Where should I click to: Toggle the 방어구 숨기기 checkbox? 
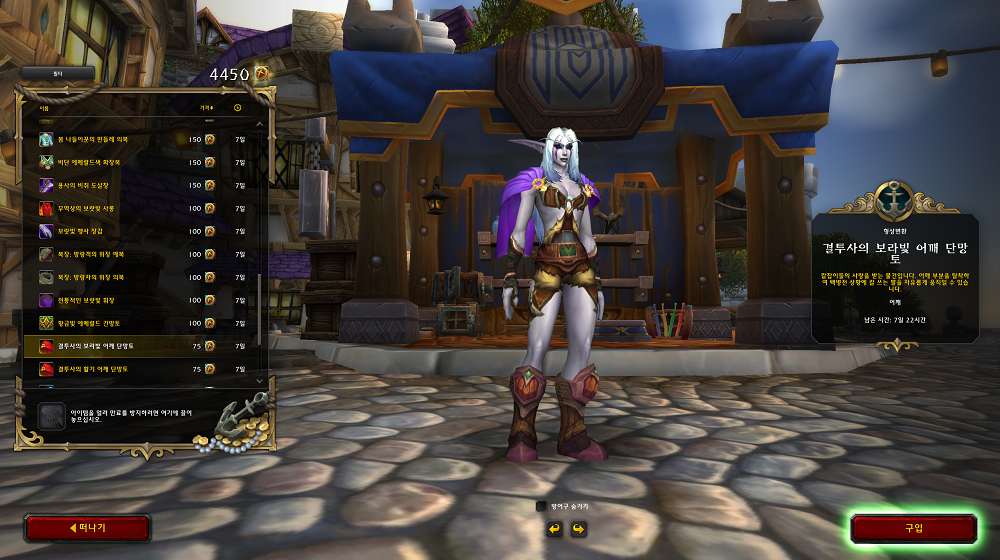pyautogui.click(x=542, y=506)
